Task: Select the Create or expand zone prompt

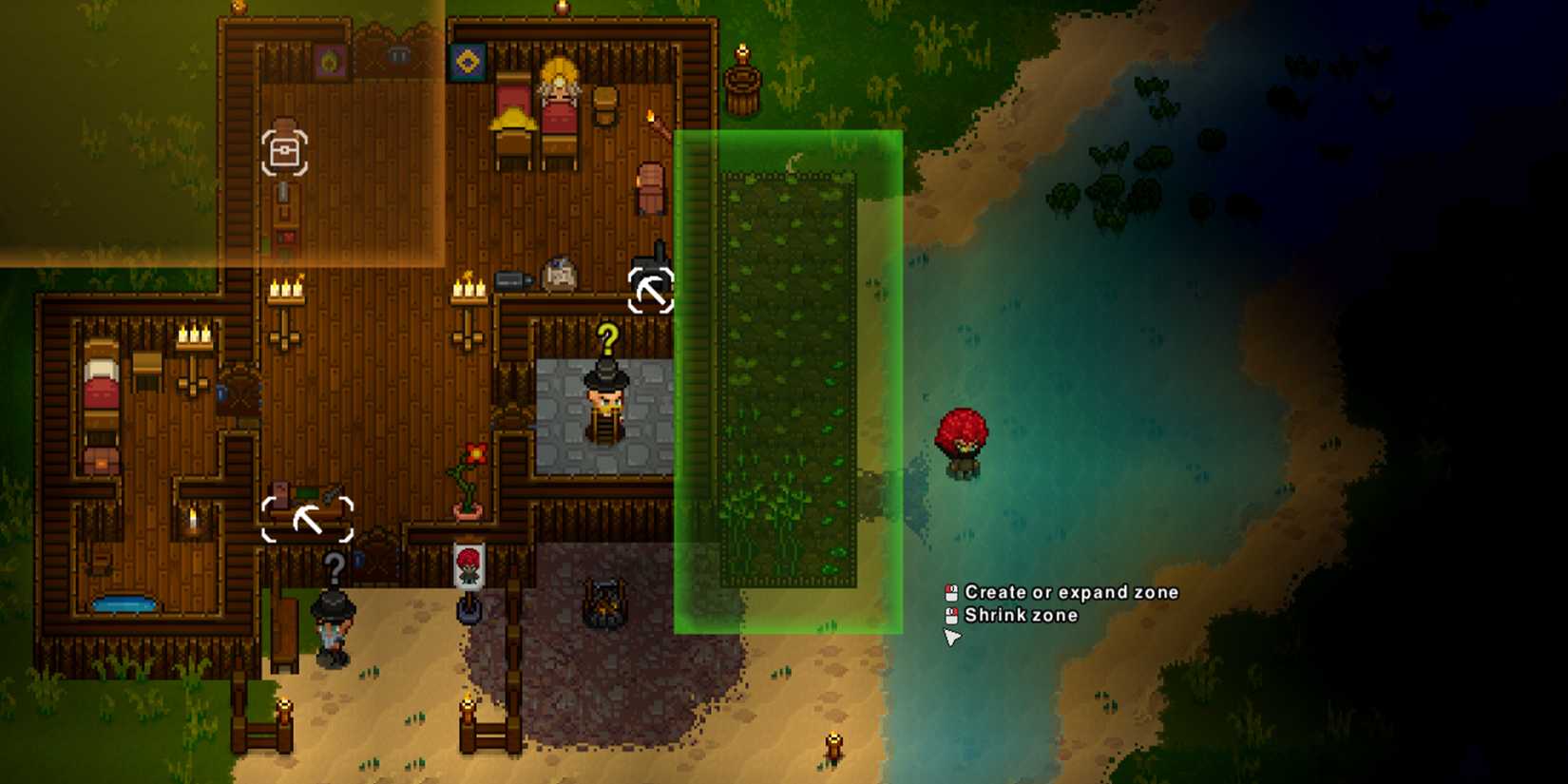Action: (x=1070, y=592)
